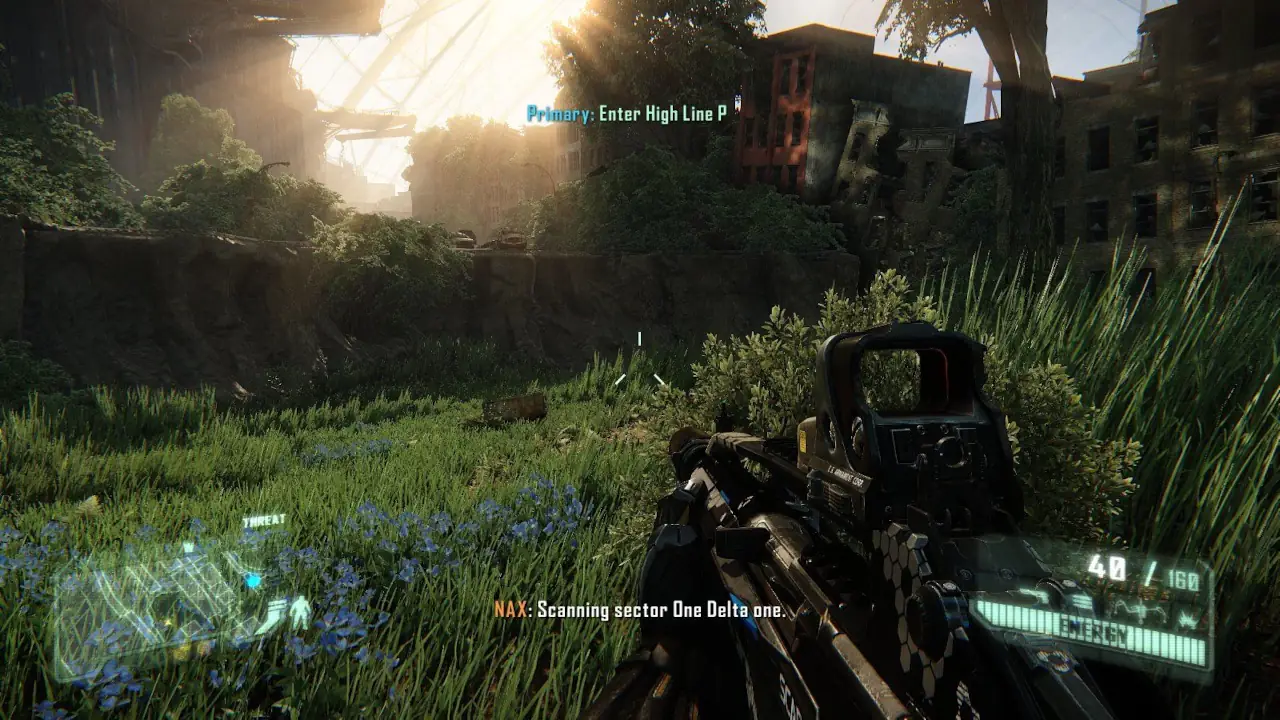This screenshot has height=720, width=1280.
Task: Click the standing soldier stance icon
Action: click(x=300, y=612)
